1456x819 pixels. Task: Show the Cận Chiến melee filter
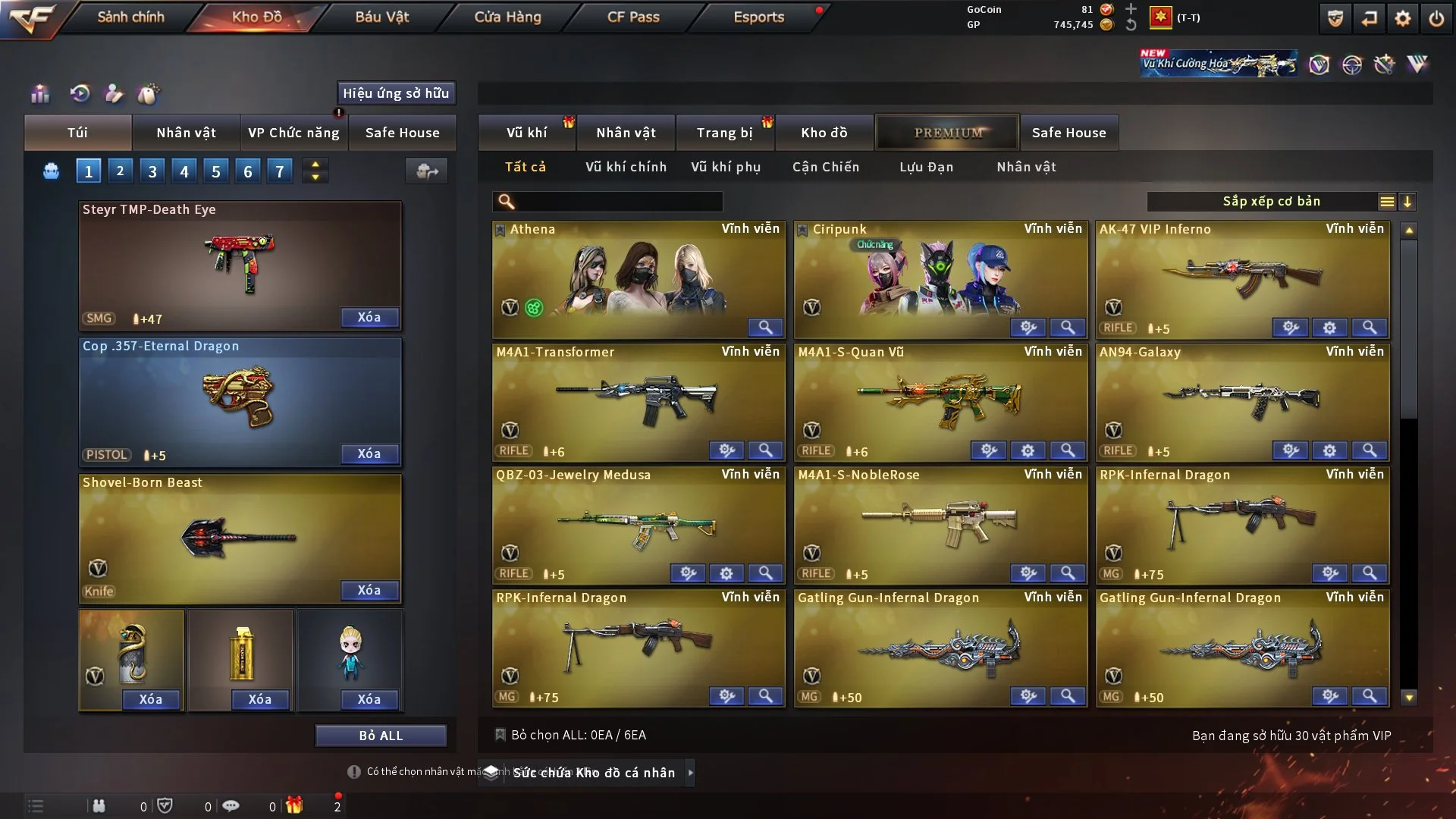point(826,167)
